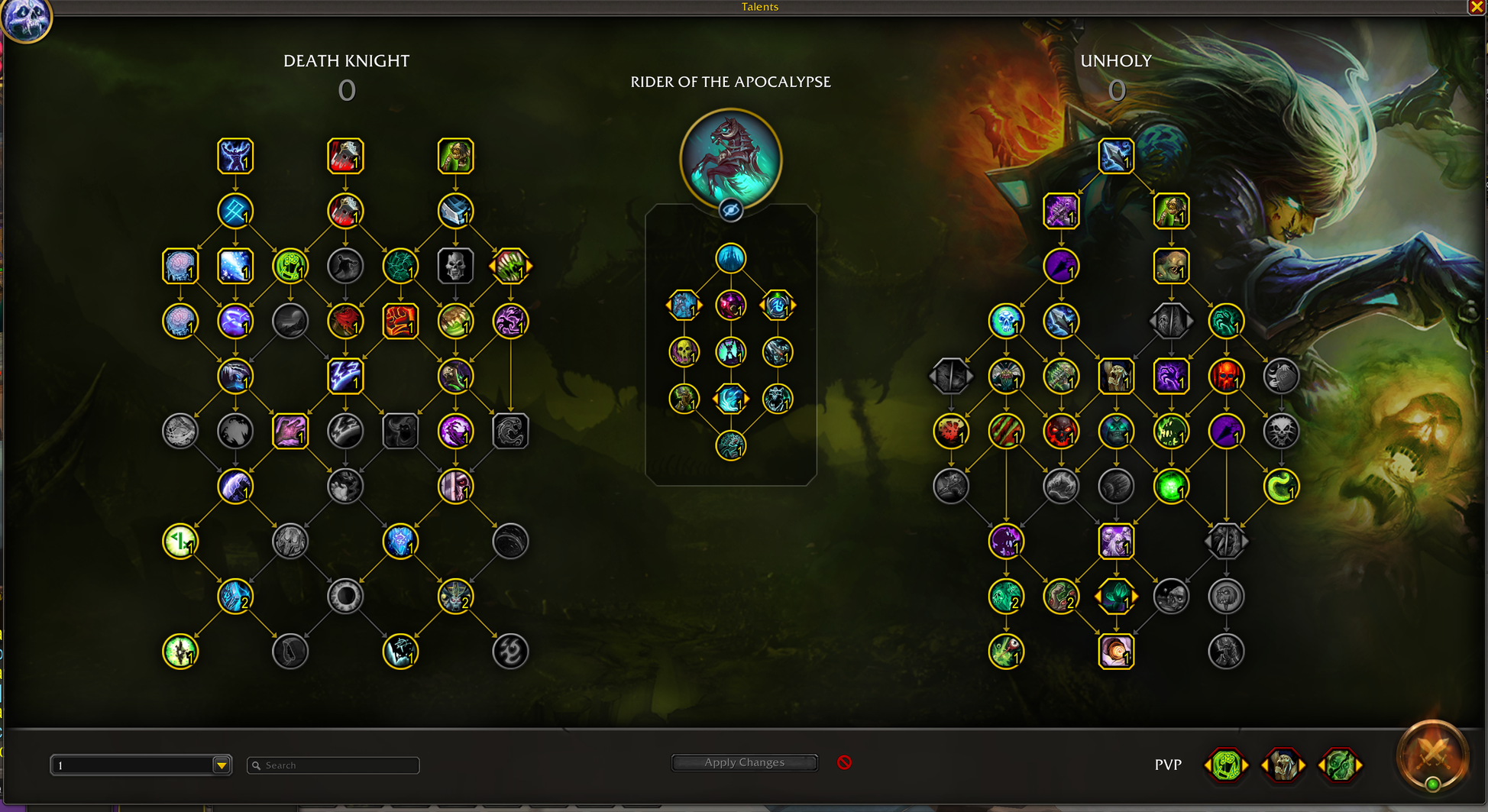Choose the green clock class talent node
This screenshot has width=1488, height=812.
click(x=180, y=542)
